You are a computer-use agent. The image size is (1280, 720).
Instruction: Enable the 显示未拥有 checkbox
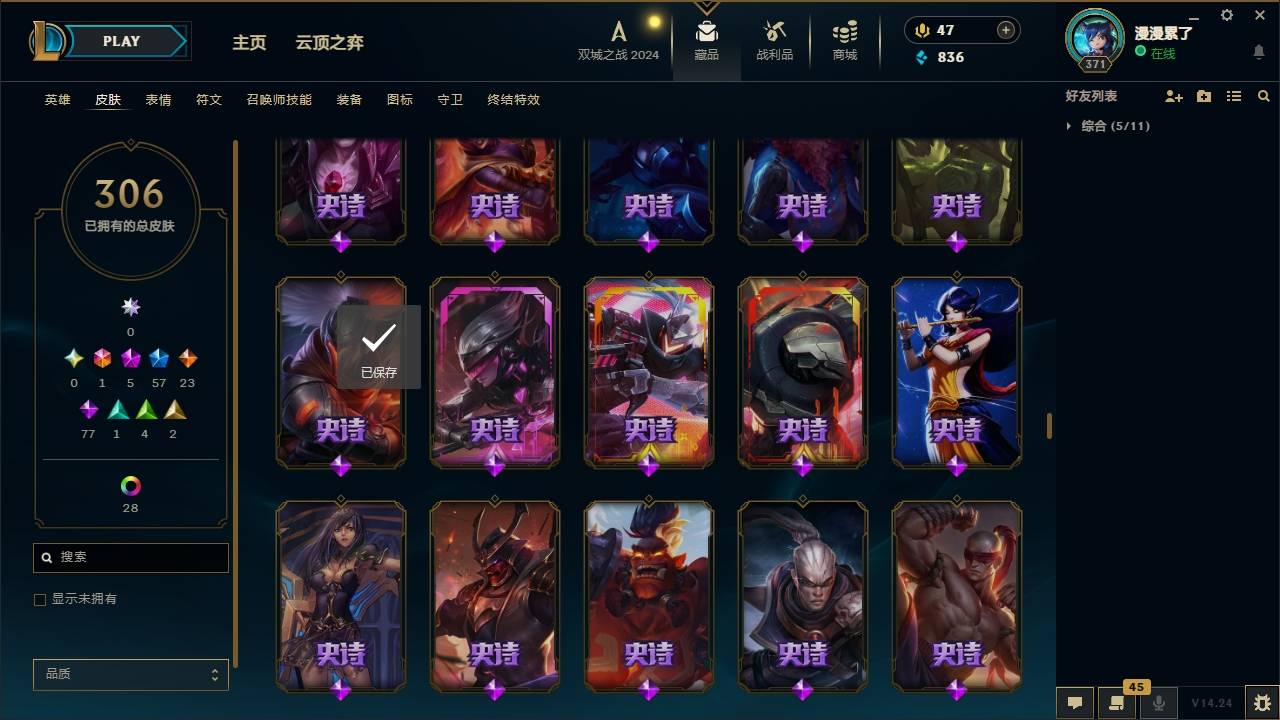(x=40, y=599)
